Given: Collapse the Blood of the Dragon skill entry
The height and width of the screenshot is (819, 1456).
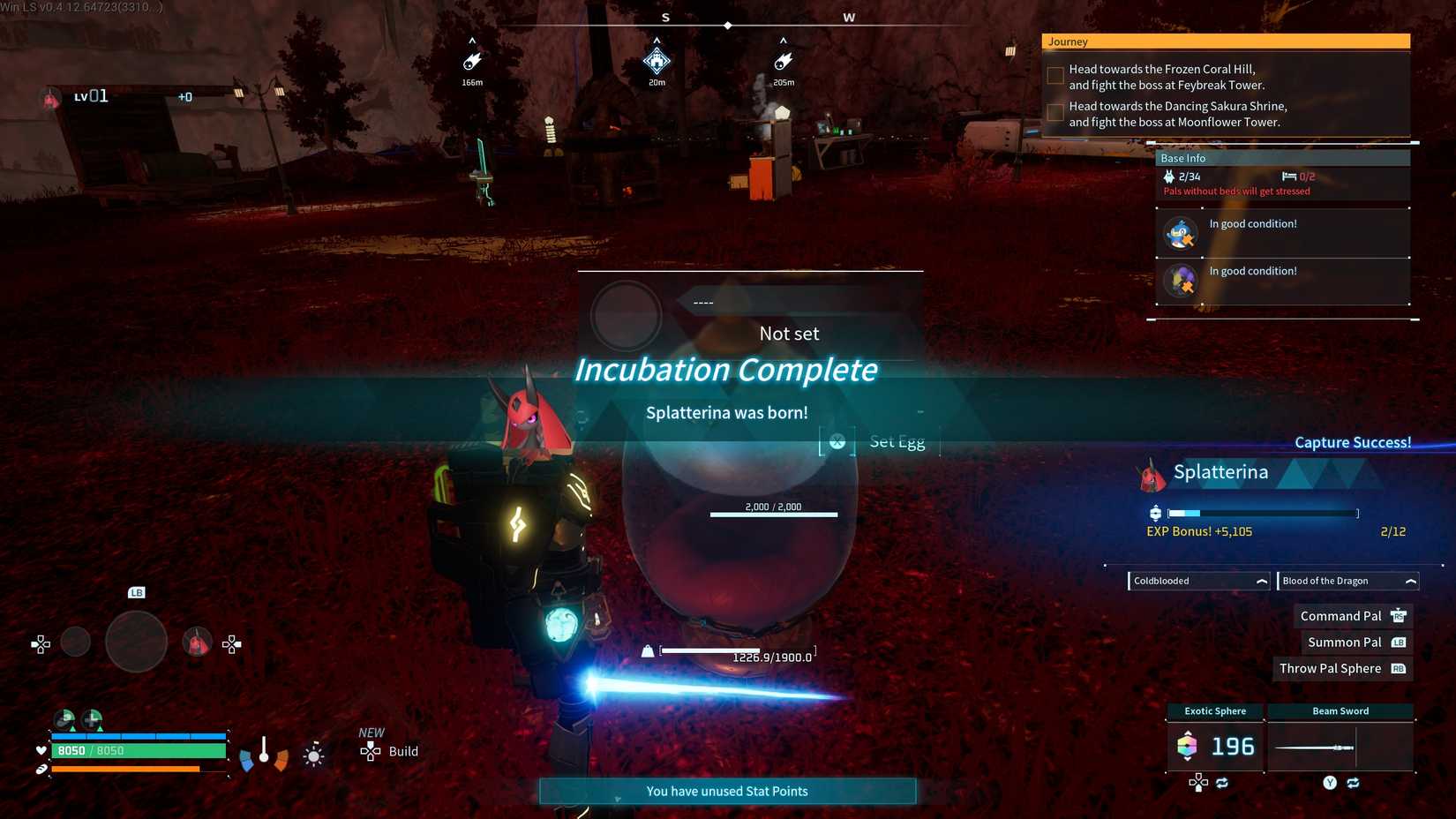Looking at the screenshot, I should [1409, 581].
